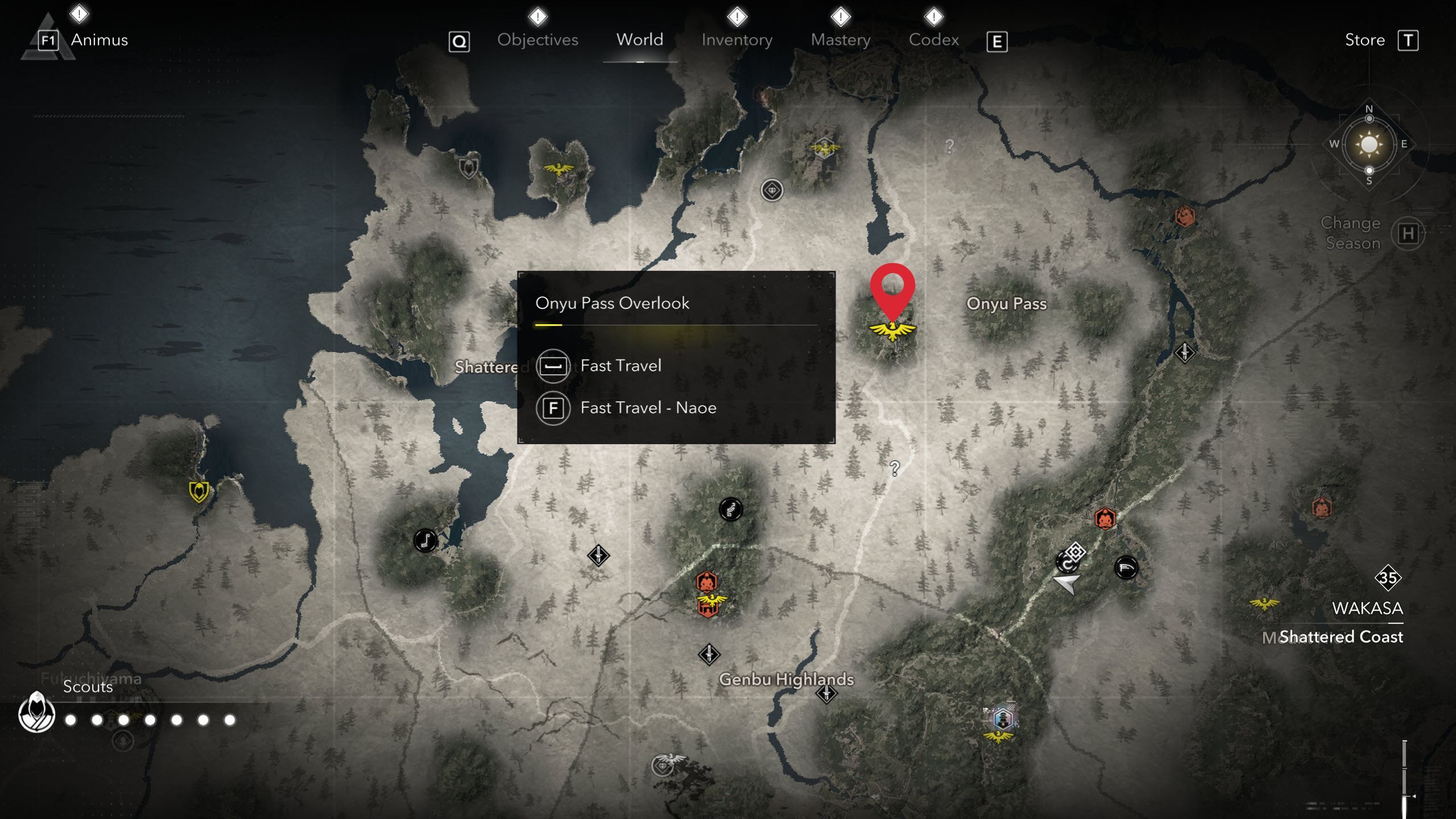Viewport: 1456px width, 819px height.
Task: Choose Fast Travel in the popup
Action: (621, 366)
